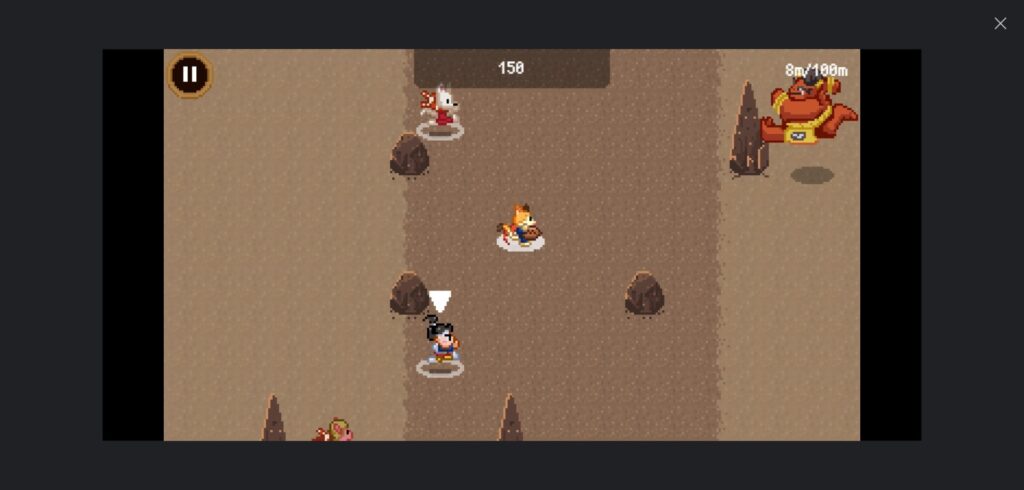The height and width of the screenshot is (490, 1024).
Task: Close the game overlay window
Action: click(x=1000, y=23)
